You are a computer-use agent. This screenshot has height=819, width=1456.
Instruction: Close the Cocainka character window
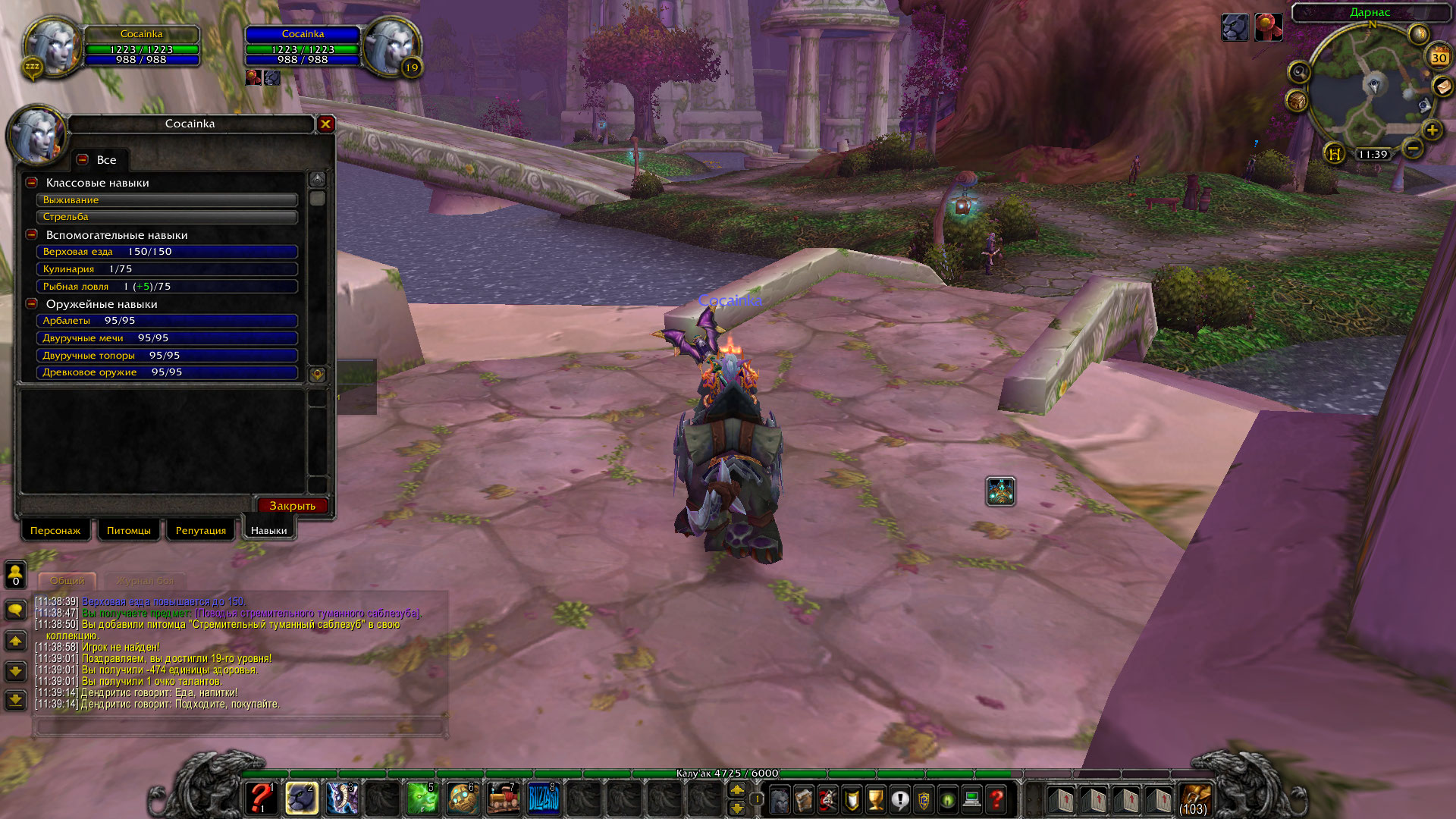[326, 124]
